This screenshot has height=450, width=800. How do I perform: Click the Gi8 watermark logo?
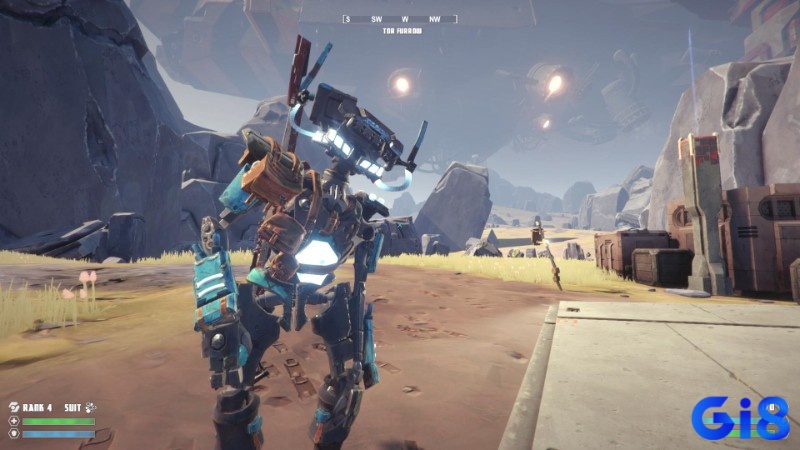point(740,417)
